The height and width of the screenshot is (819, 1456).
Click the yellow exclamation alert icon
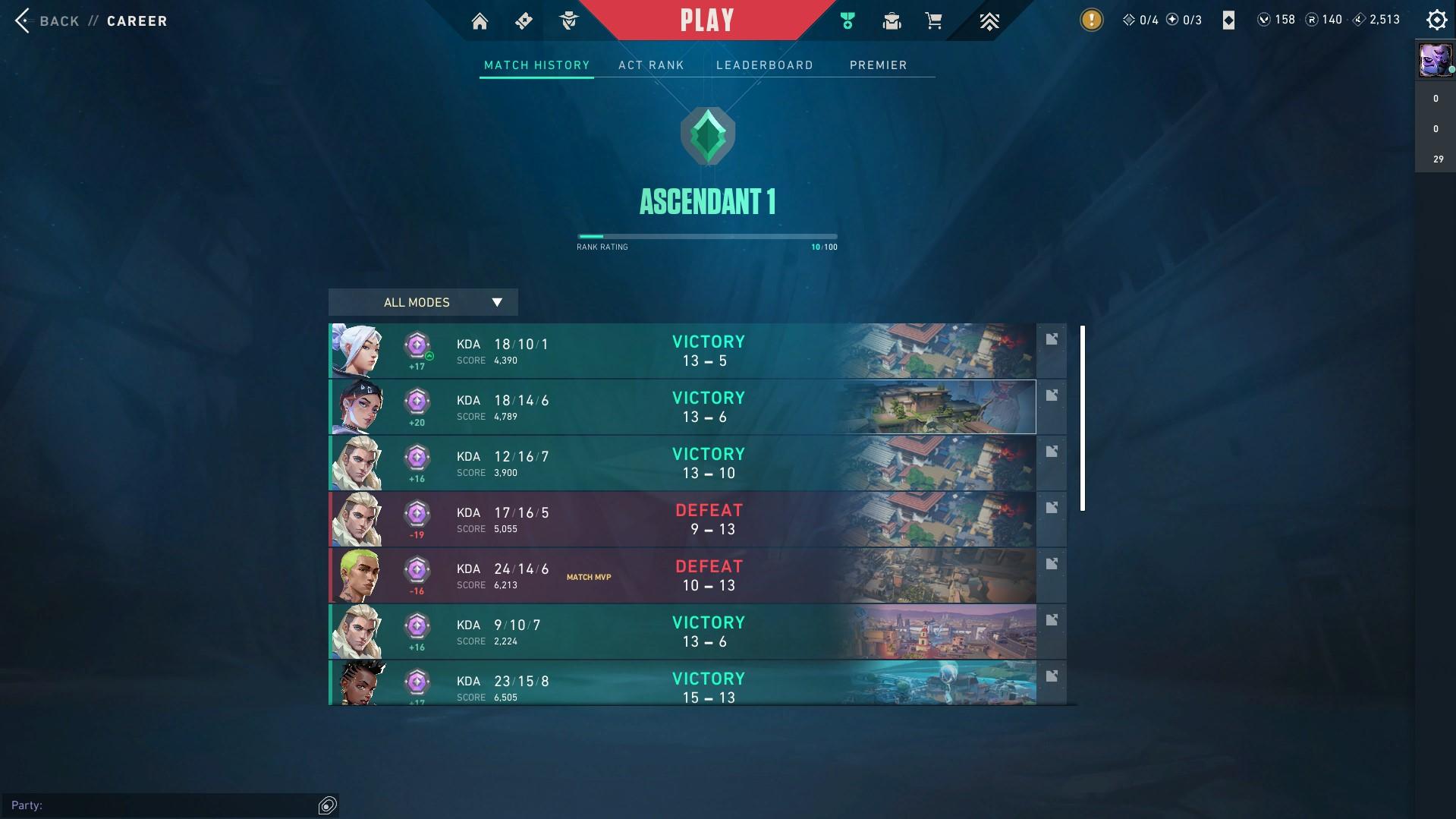(1091, 20)
